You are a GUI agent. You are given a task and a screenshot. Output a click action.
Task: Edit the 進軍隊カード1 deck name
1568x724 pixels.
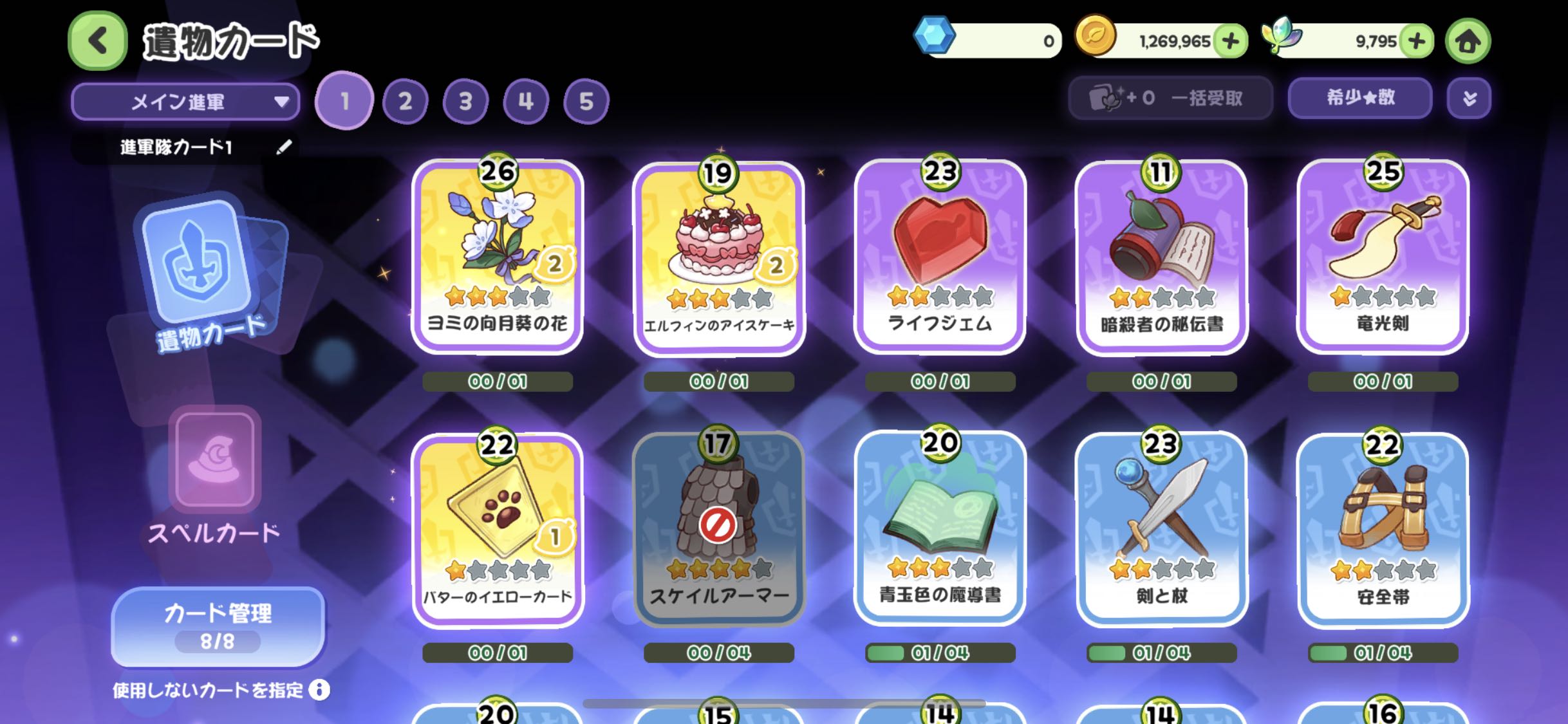point(284,147)
